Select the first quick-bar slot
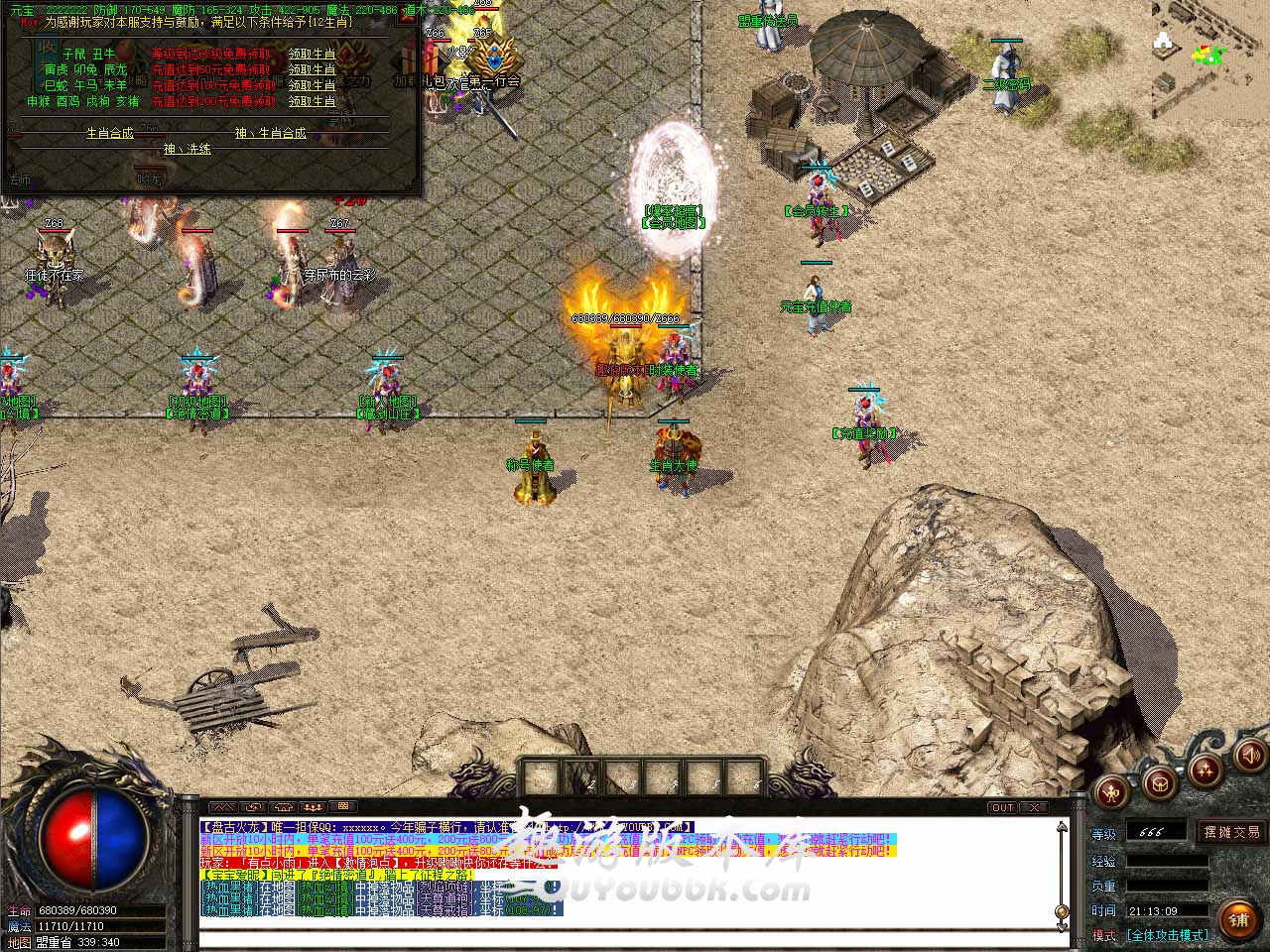 pos(539,776)
